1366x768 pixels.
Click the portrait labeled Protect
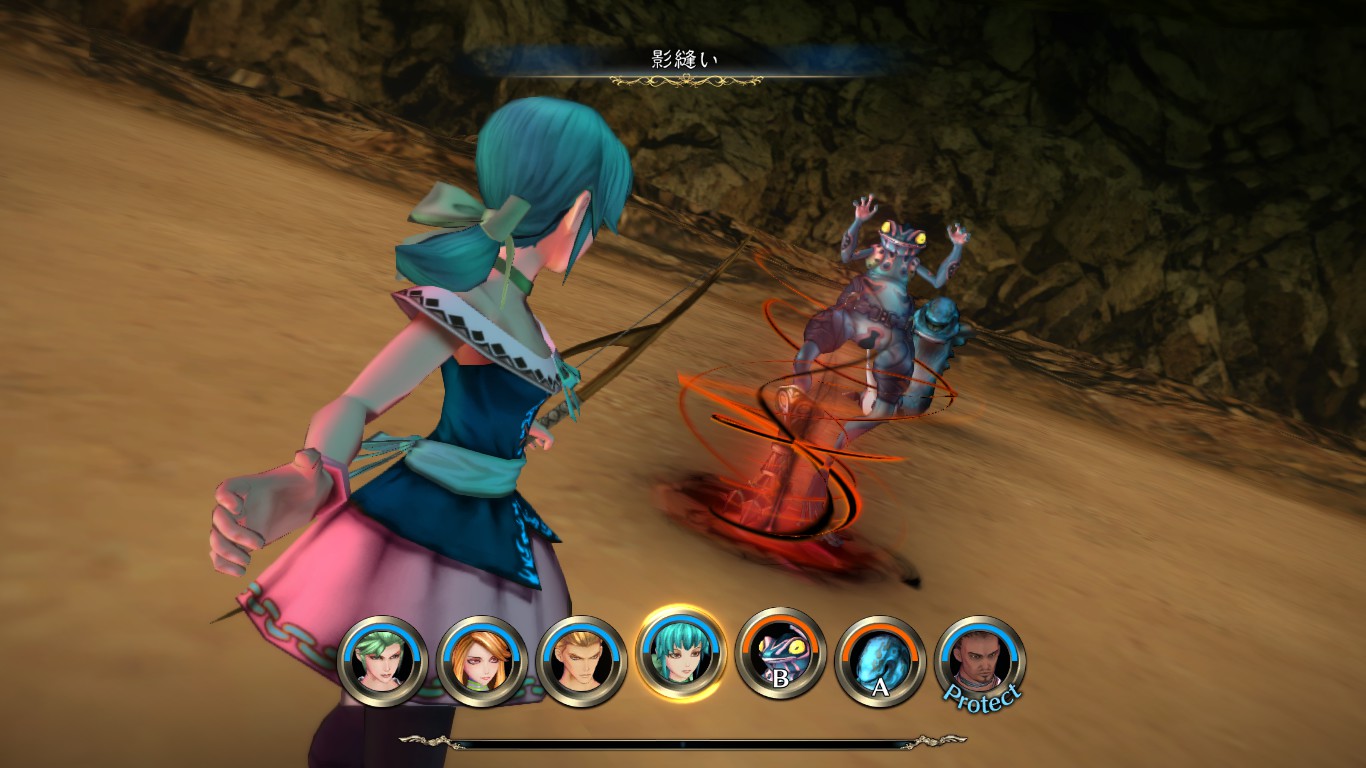pyautogui.click(x=979, y=661)
